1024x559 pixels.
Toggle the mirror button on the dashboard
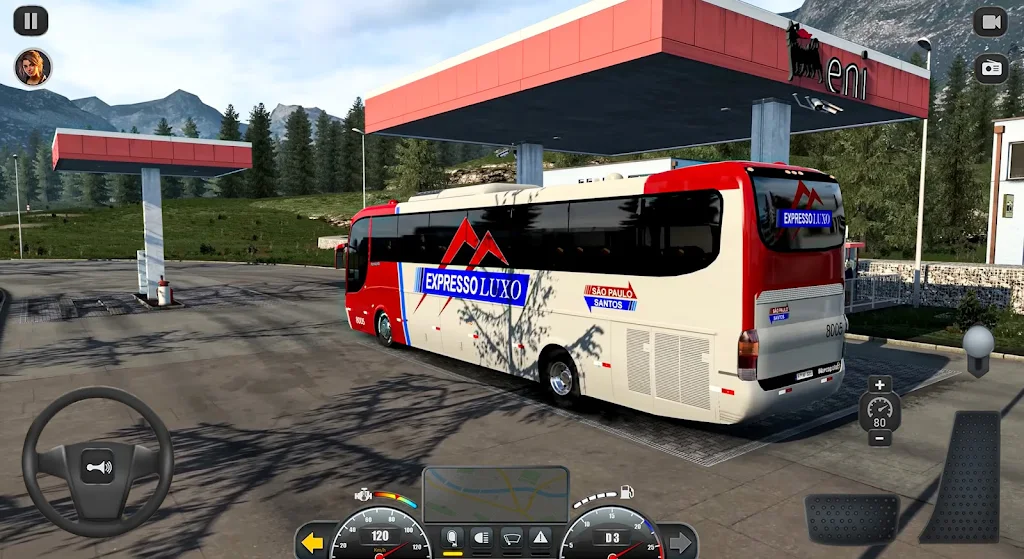(x=452, y=538)
